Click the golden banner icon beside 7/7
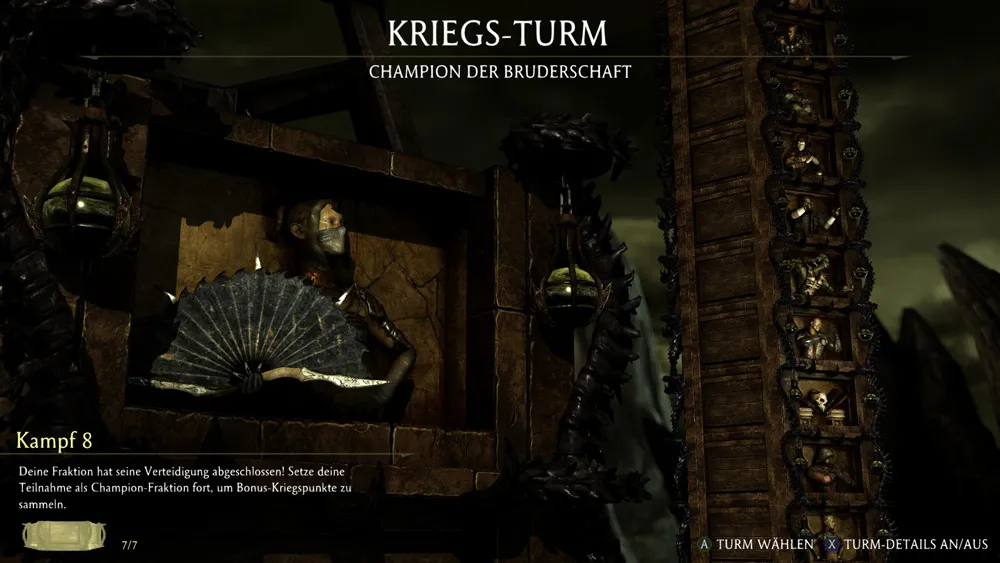The width and height of the screenshot is (1000, 563). [64, 537]
